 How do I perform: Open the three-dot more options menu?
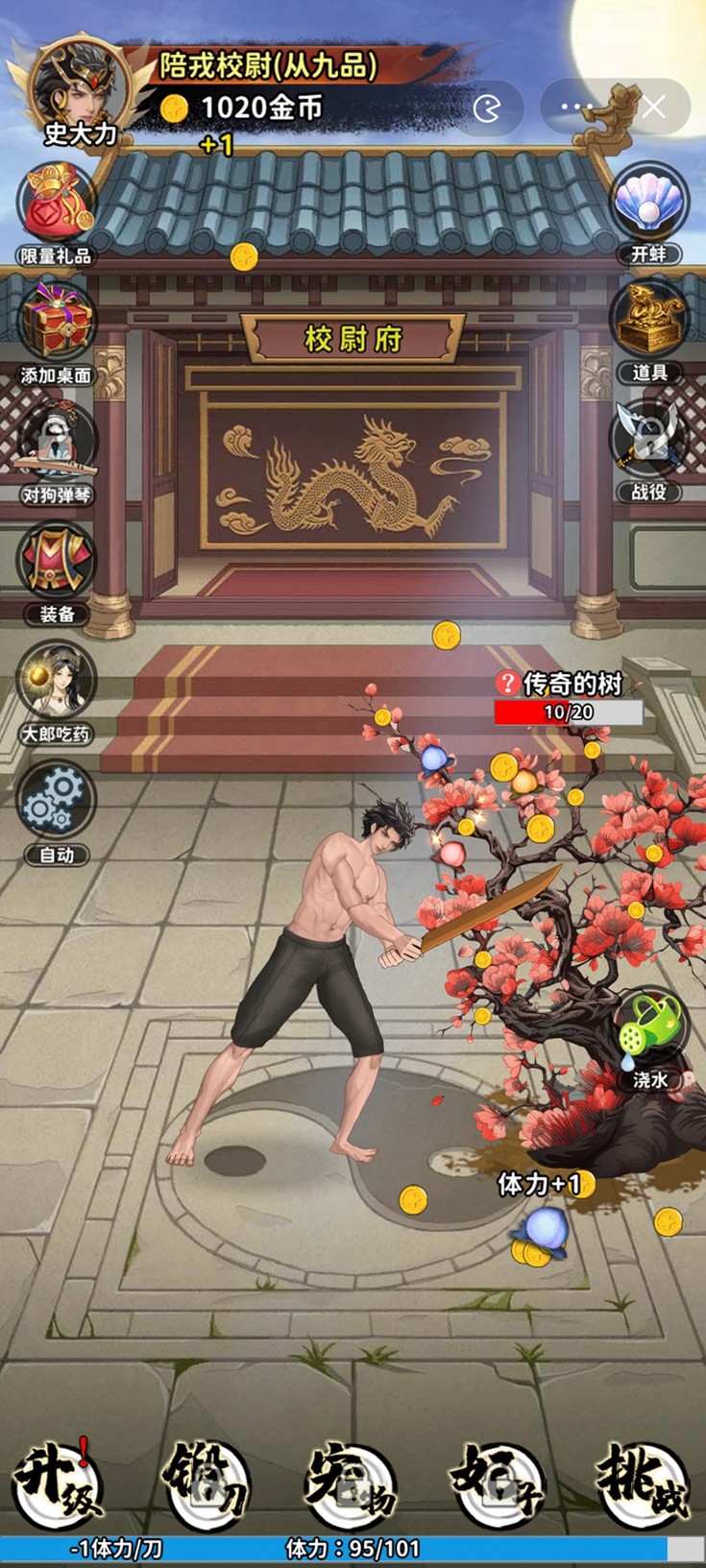[x=576, y=108]
